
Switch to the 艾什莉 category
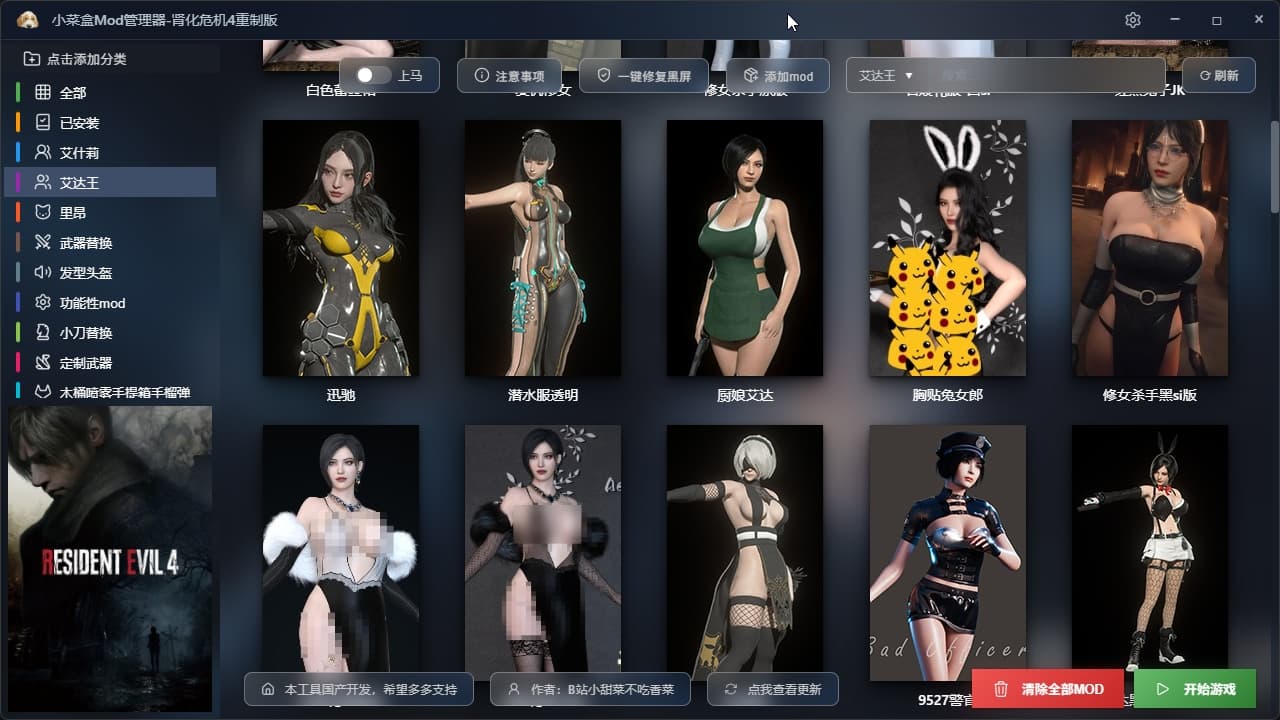pyautogui.click(x=79, y=152)
